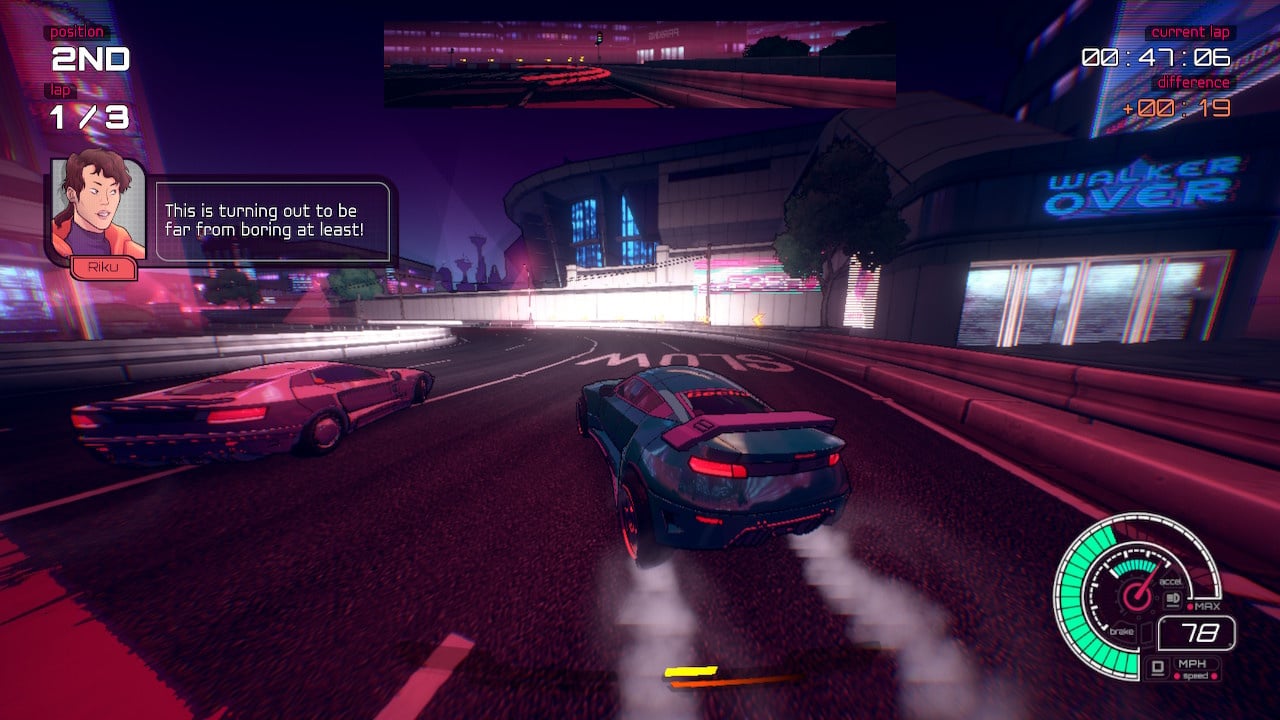Click the accel label on the gauge cluster
The width and height of the screenshot is (1280, 720).
[1171, 582]
